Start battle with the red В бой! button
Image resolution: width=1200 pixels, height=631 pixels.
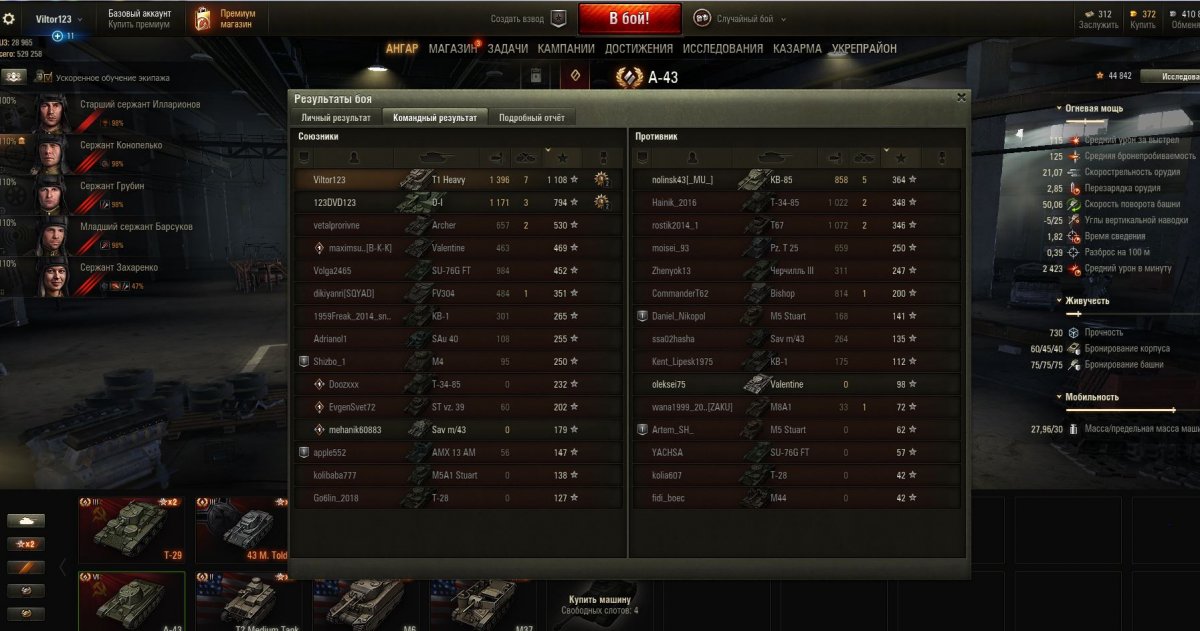coord(629,18)
